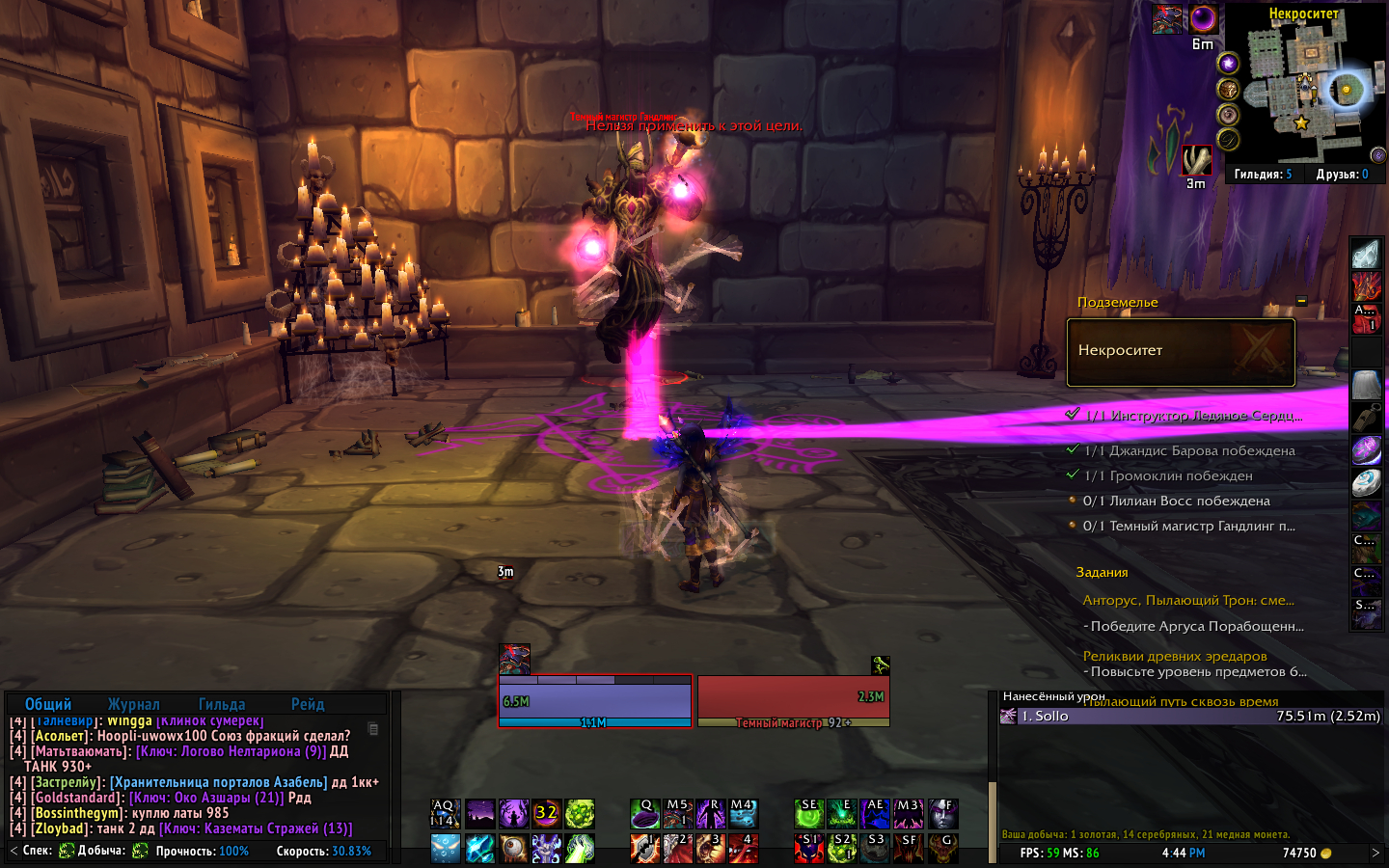Switch to the Общий chat tab
The height and width of the screenshot is (868, 1389).
48,704
